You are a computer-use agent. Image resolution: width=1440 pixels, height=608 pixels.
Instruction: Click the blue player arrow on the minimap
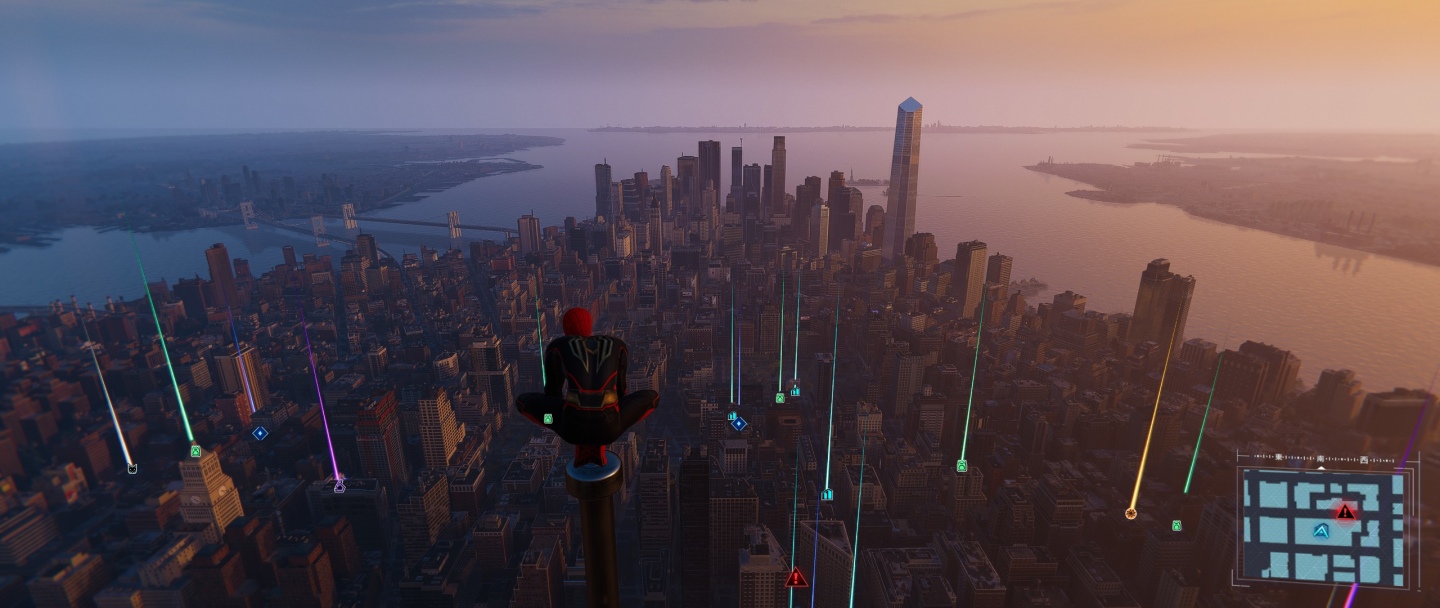(x=1321, y=531)
